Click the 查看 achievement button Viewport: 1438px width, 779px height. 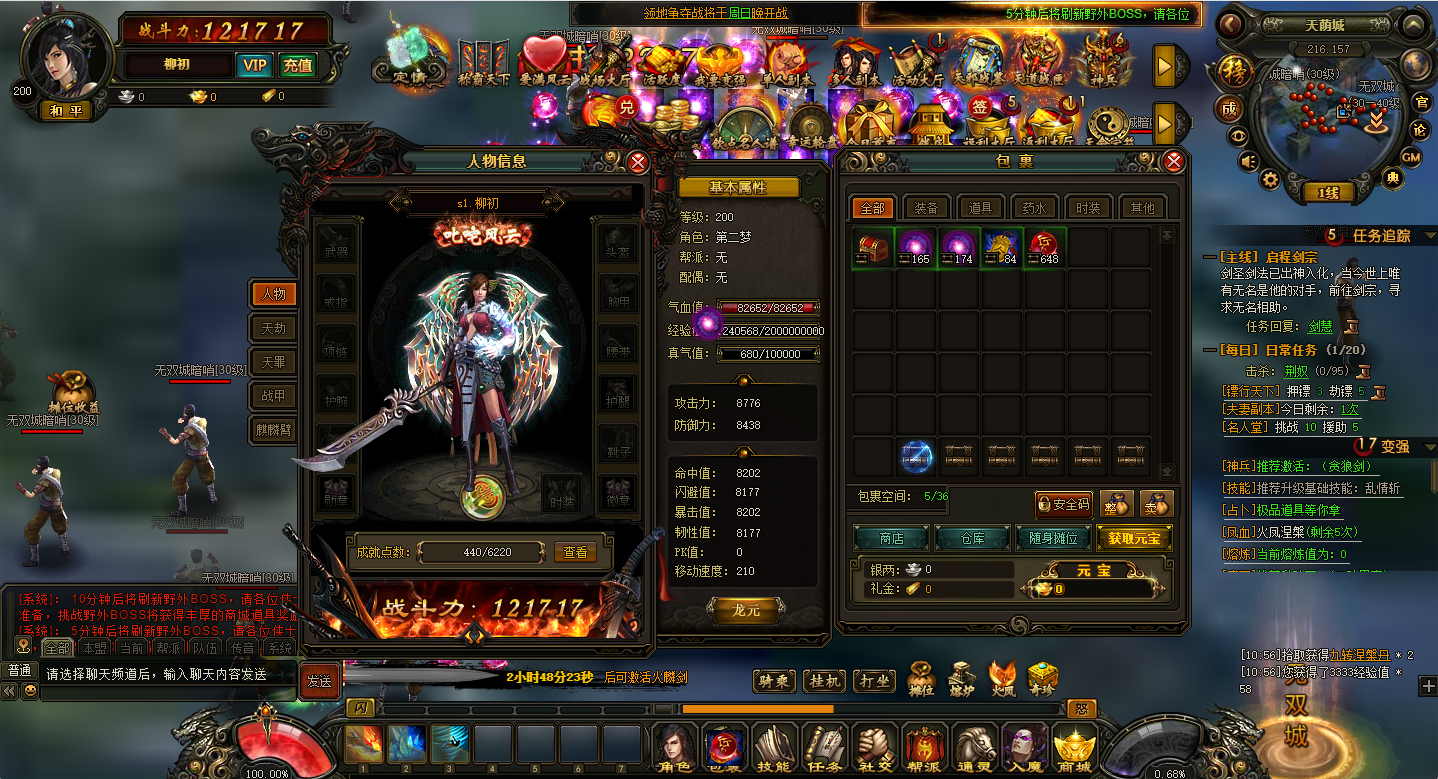point(575,552)
